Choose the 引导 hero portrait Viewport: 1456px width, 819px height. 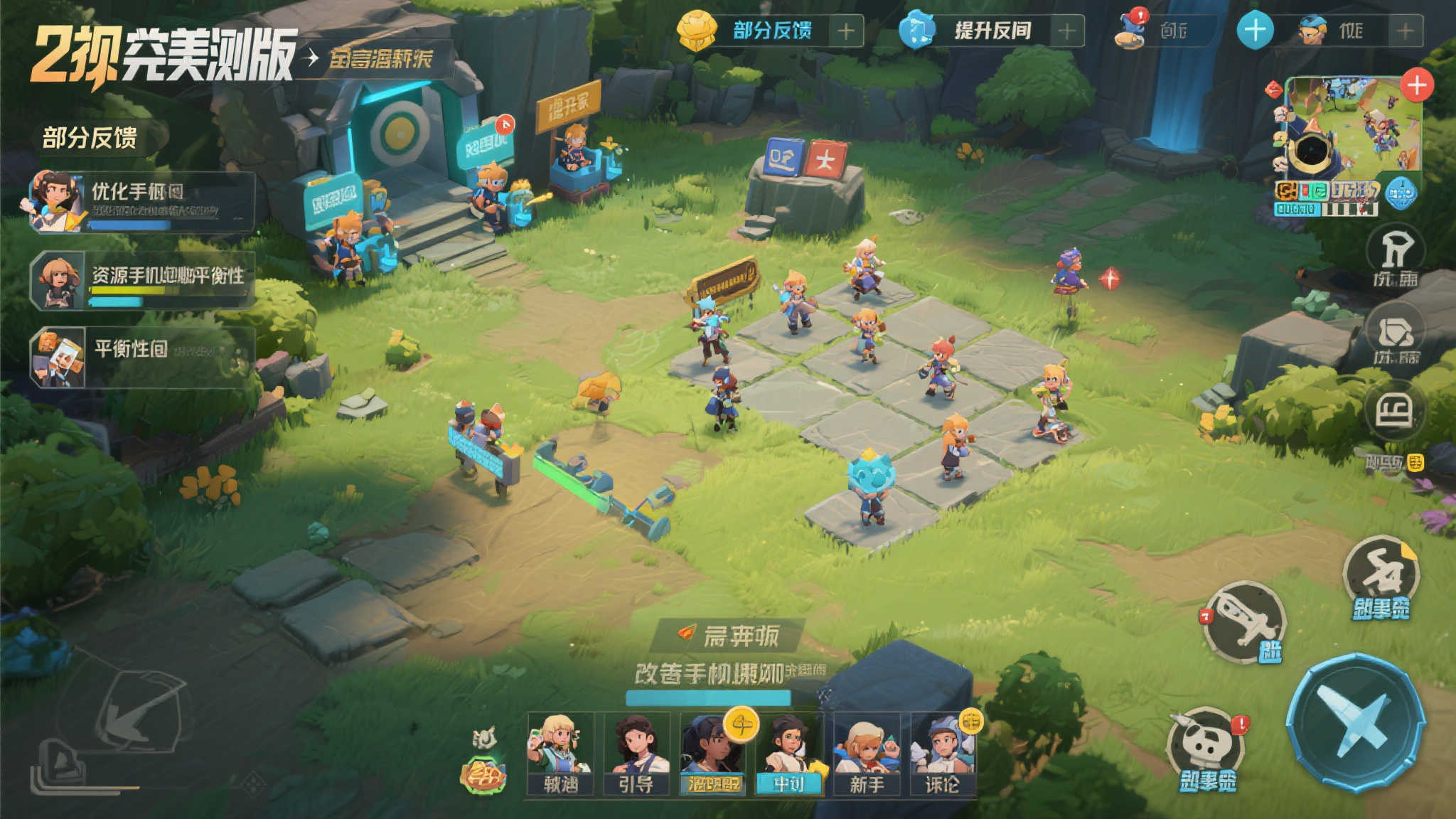click(x=636, y=752)
